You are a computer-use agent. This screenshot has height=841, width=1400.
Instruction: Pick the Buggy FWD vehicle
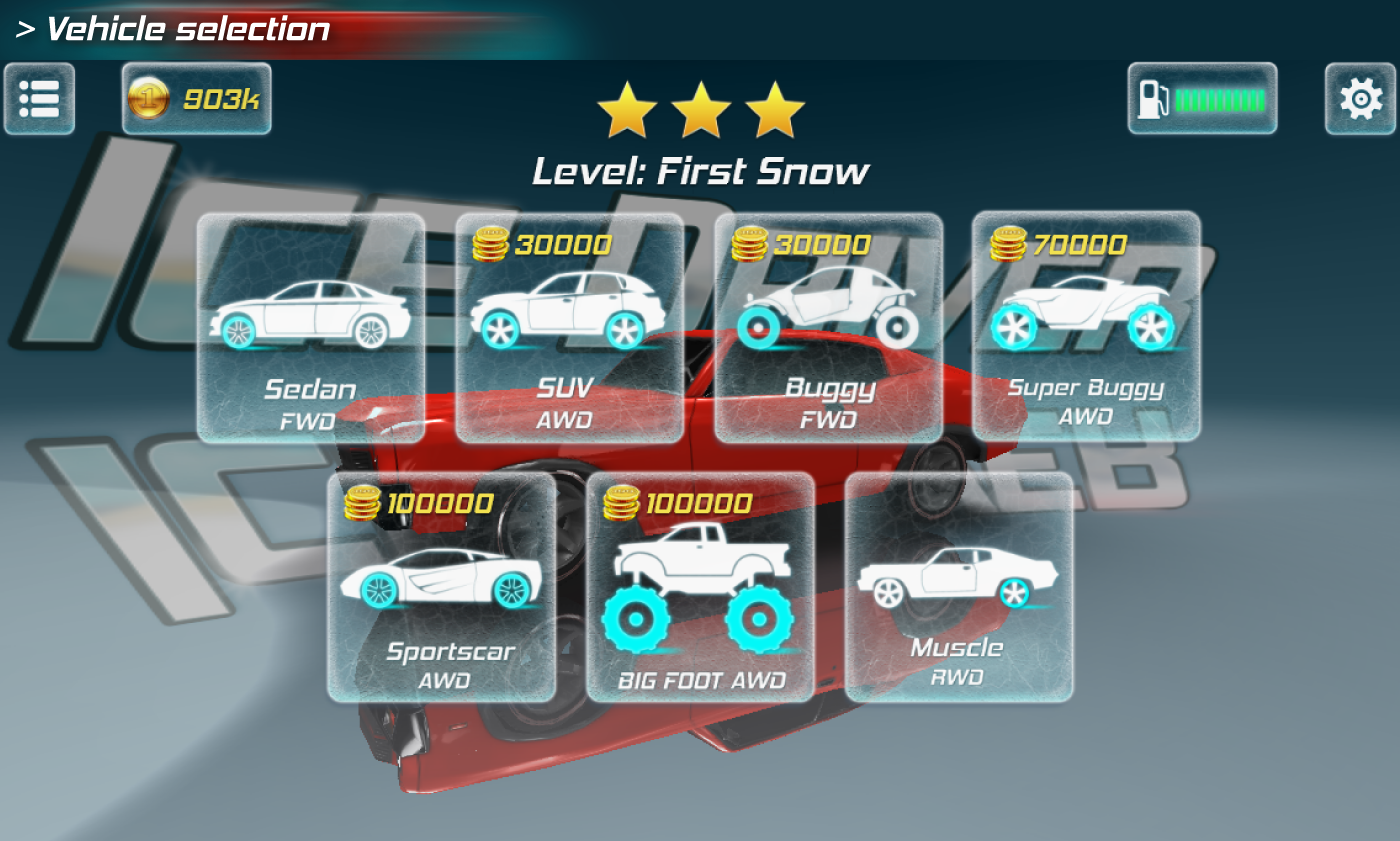[x=828, y=328]
